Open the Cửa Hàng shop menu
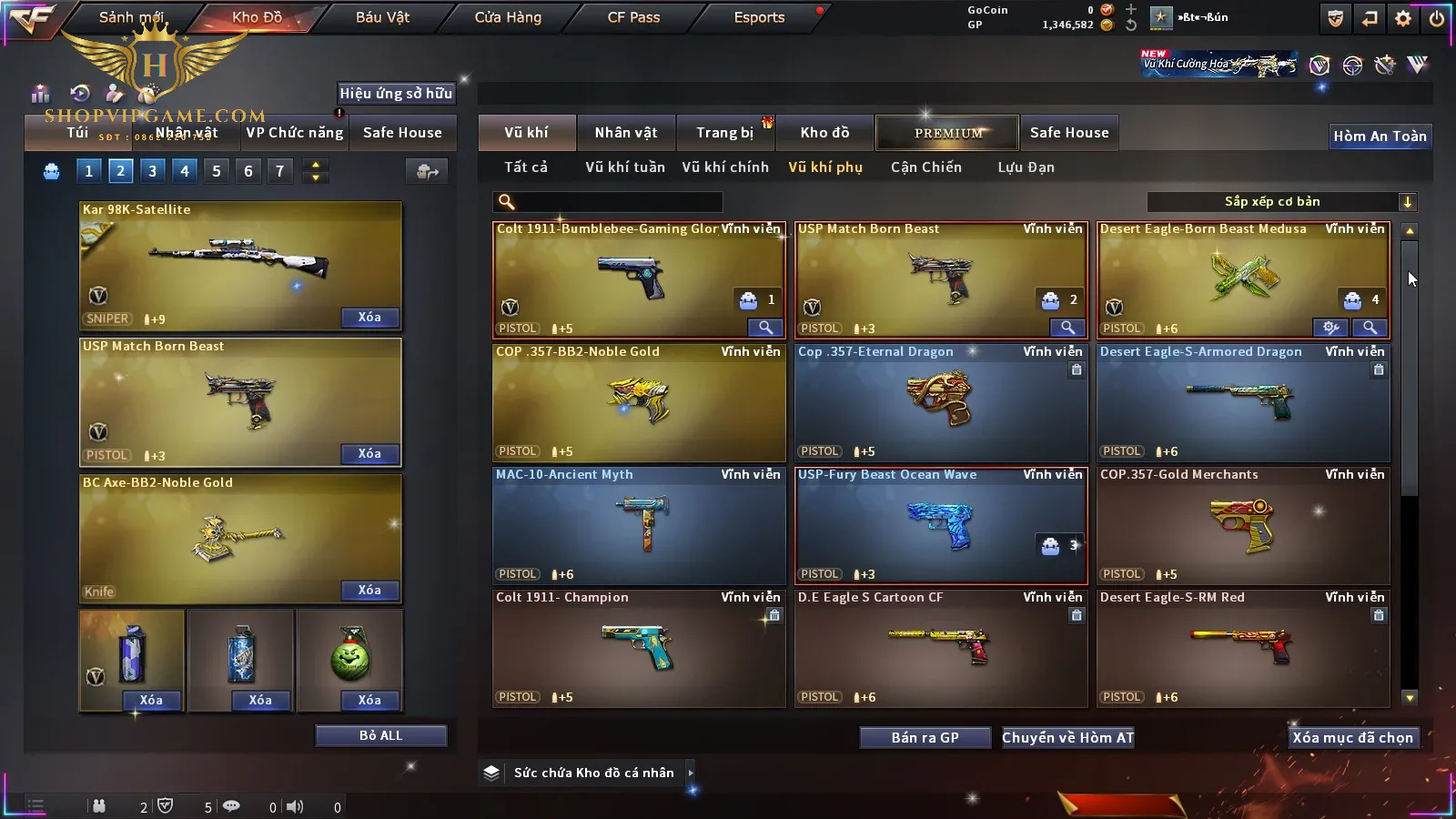Screen dimensions: 1456x819 [508, 17]
